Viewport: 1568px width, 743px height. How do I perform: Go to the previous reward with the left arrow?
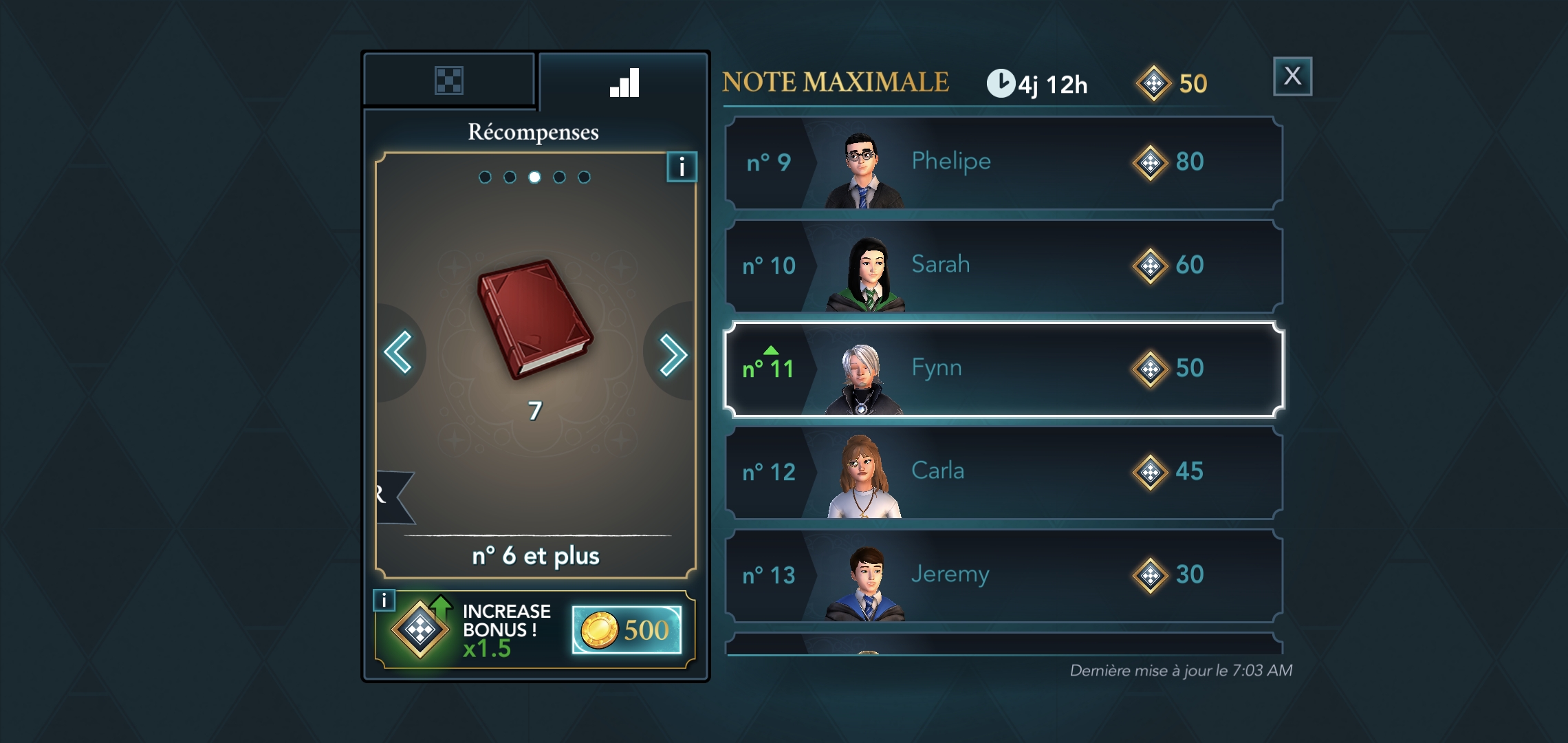click(x=399, y=352)
